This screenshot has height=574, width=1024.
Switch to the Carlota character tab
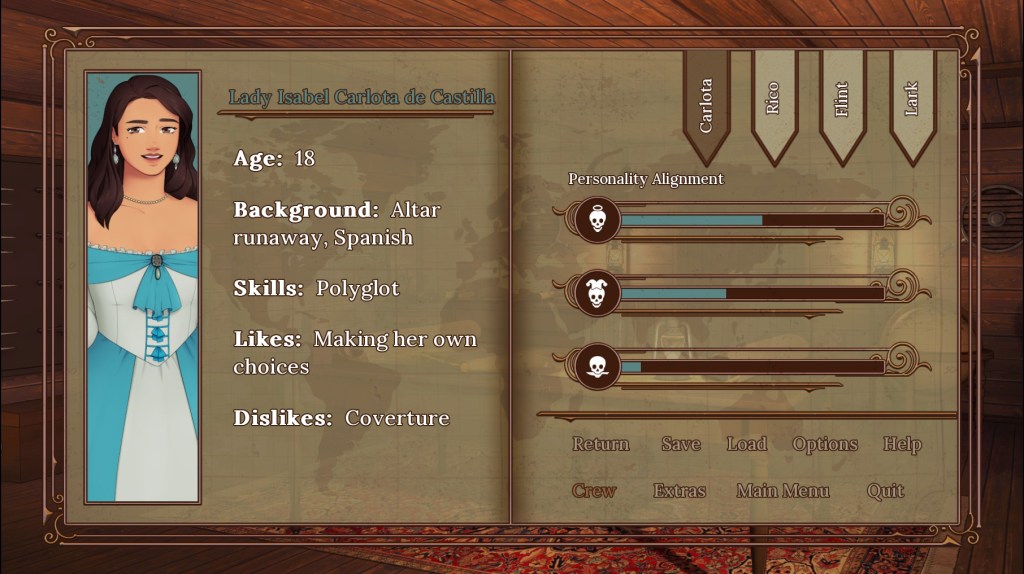706,105
